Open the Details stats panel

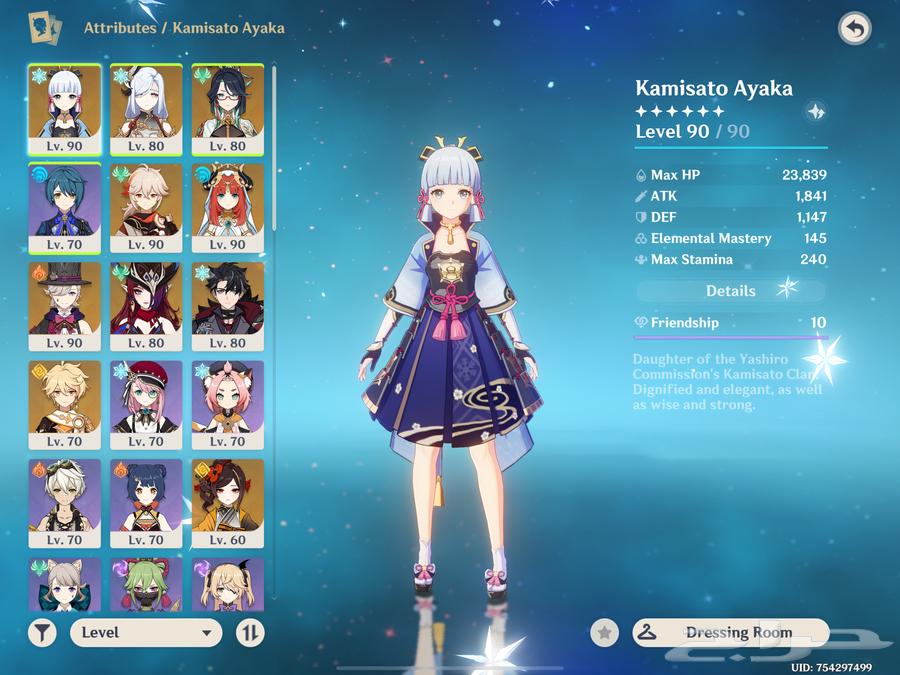(731, 291)
